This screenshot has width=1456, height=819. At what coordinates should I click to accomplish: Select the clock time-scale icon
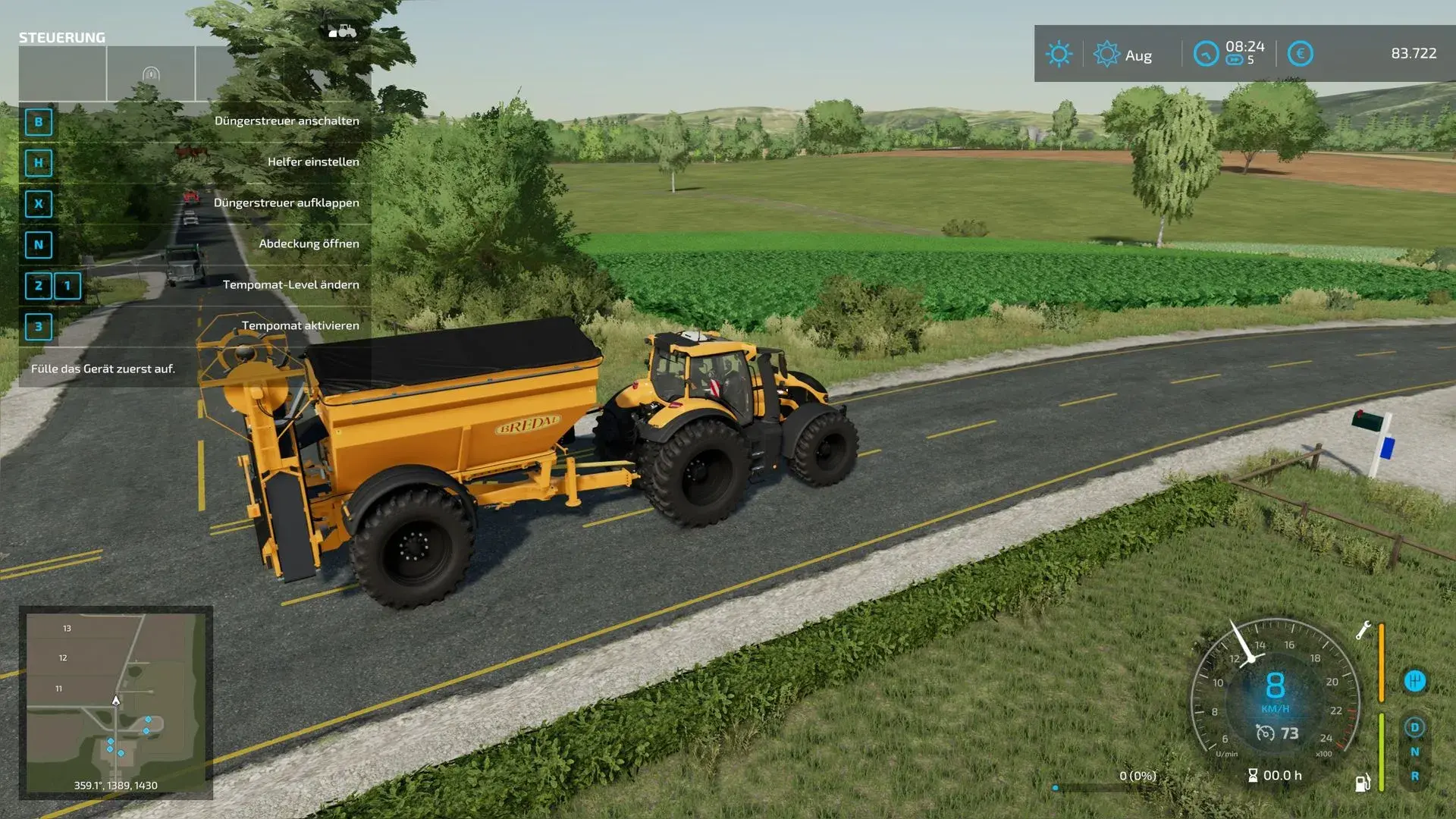[x=1206, y=54]
